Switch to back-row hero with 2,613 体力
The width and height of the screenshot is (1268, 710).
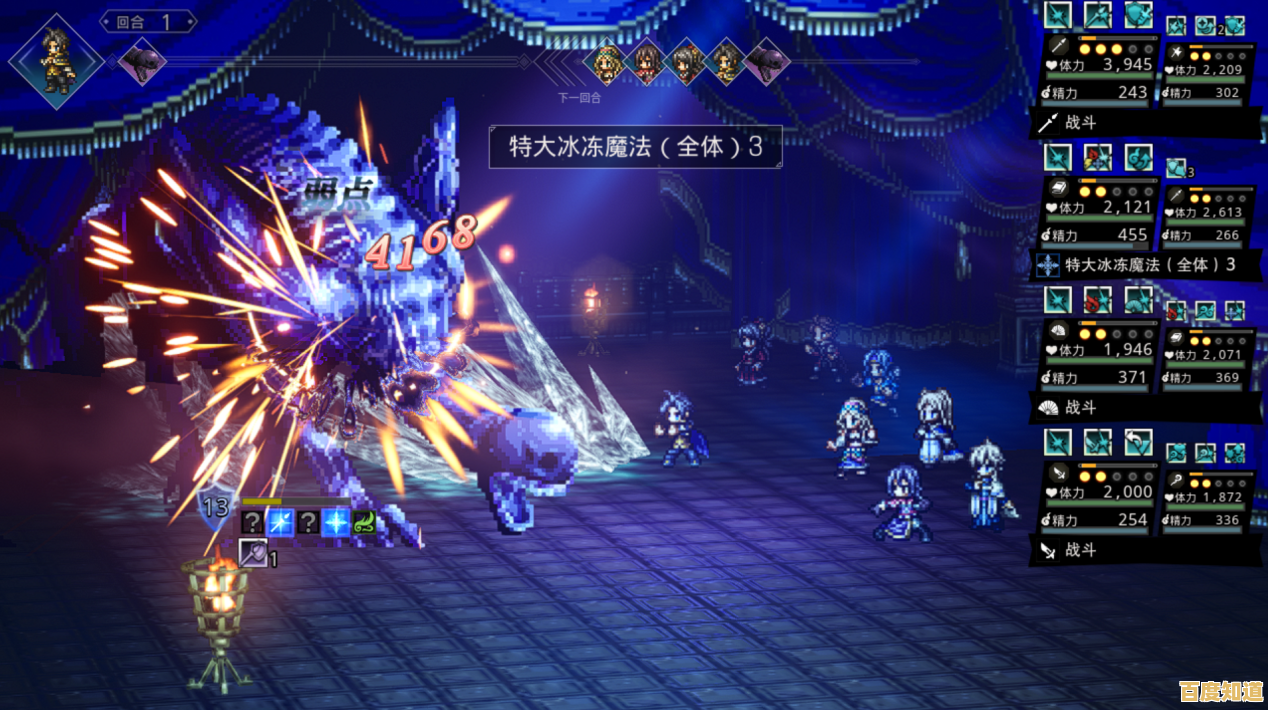1206,211
